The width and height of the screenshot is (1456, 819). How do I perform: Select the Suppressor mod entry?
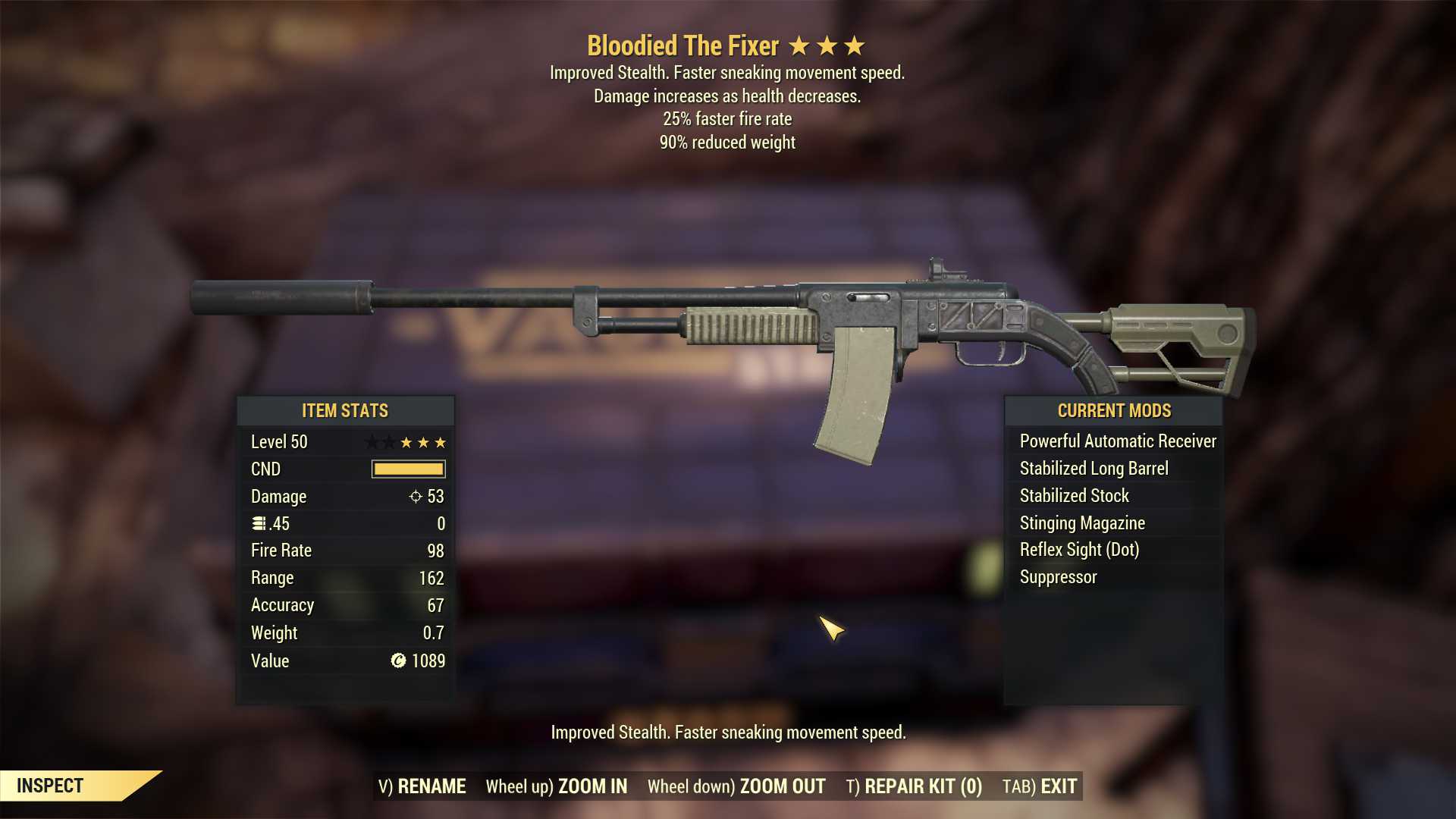(1058, 577)
